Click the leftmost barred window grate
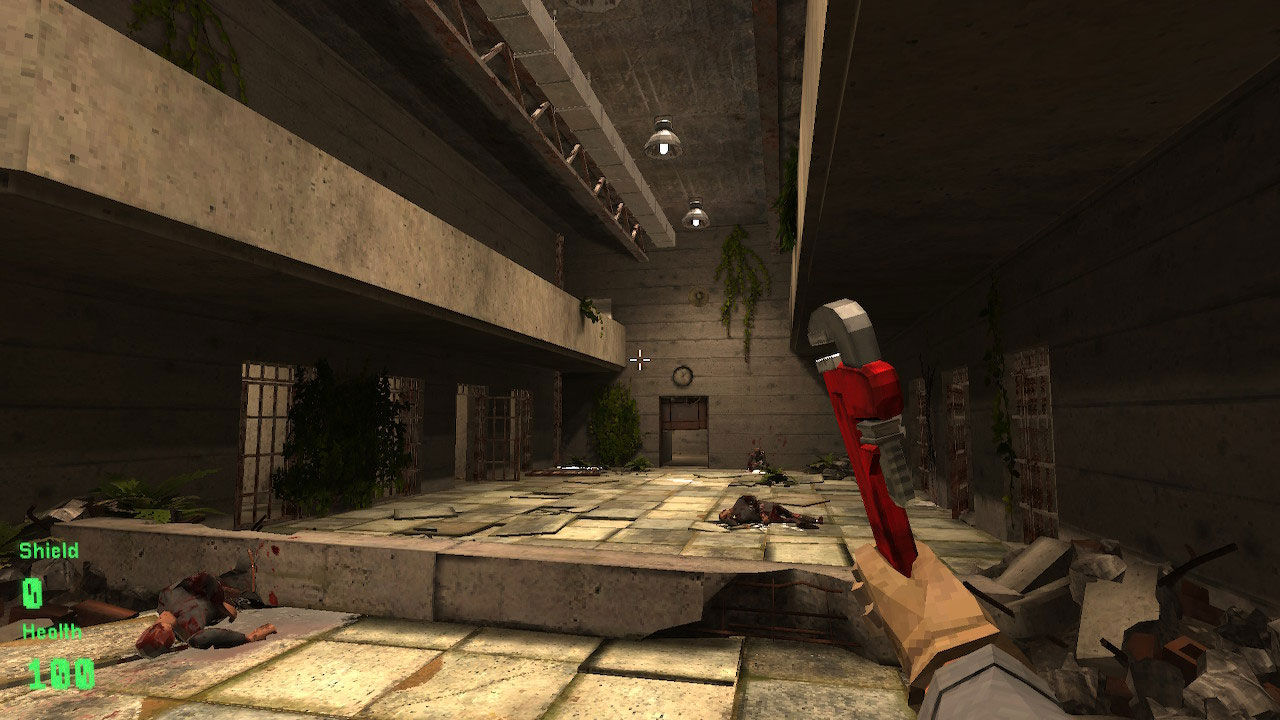Image resolution: width=1280 pixels, height=720 pixels. [x=260, y=440]
